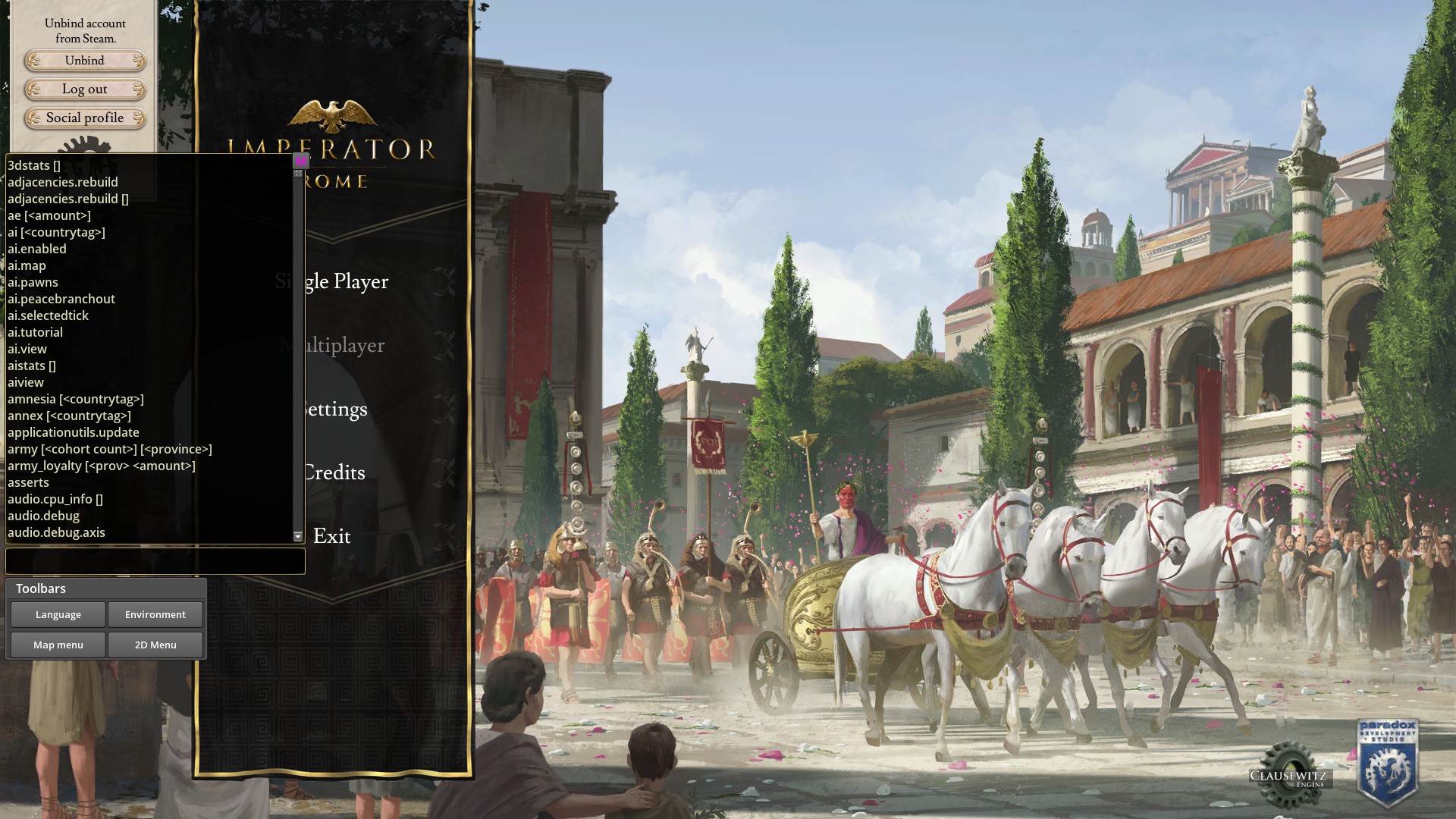Choose the asserts command entry
Image resolution: width=1456 pixels, height=819 pixels.
pos(28,482)
